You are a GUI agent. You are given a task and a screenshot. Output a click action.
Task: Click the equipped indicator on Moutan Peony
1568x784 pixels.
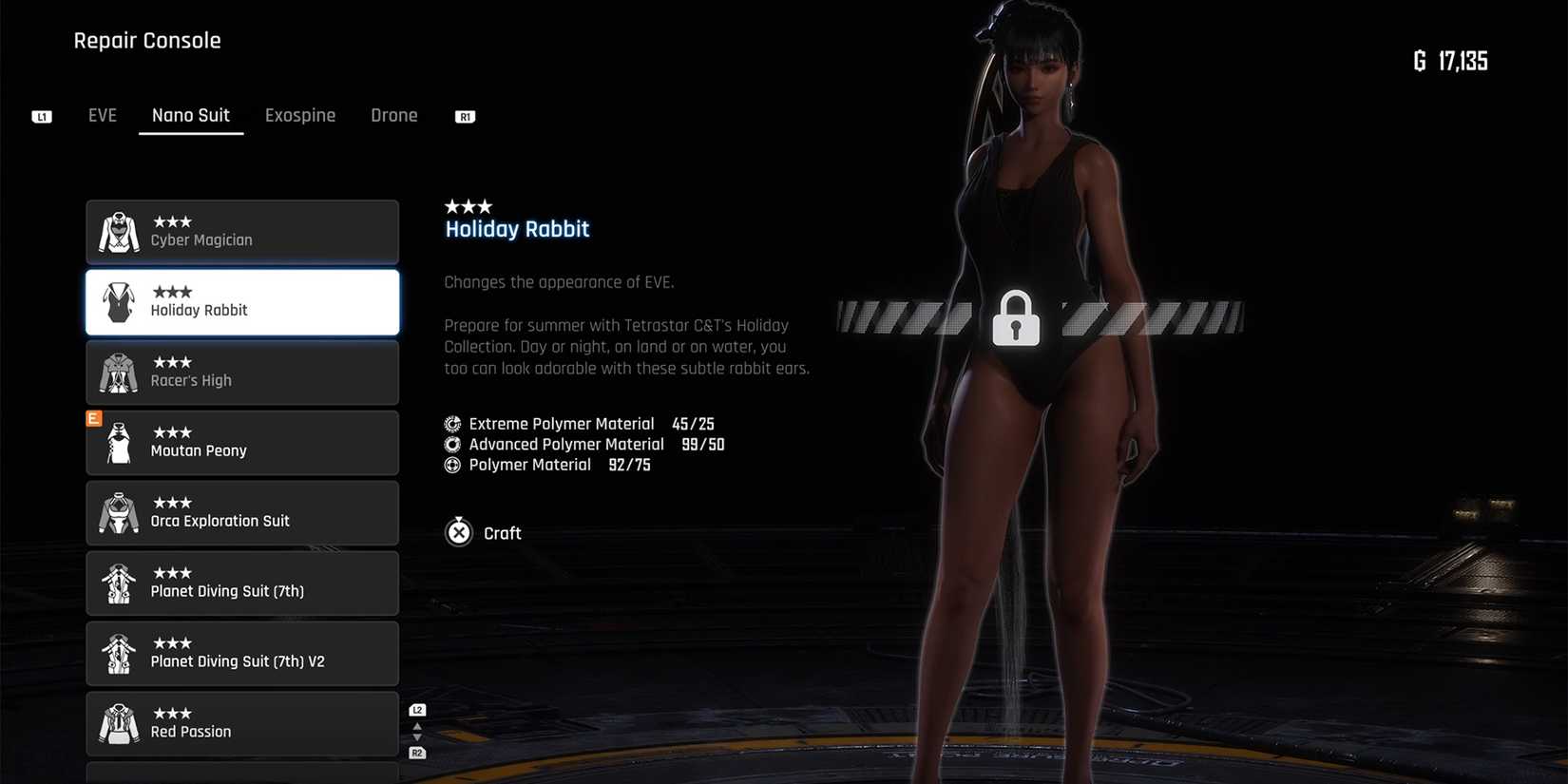tap(93, 417)
